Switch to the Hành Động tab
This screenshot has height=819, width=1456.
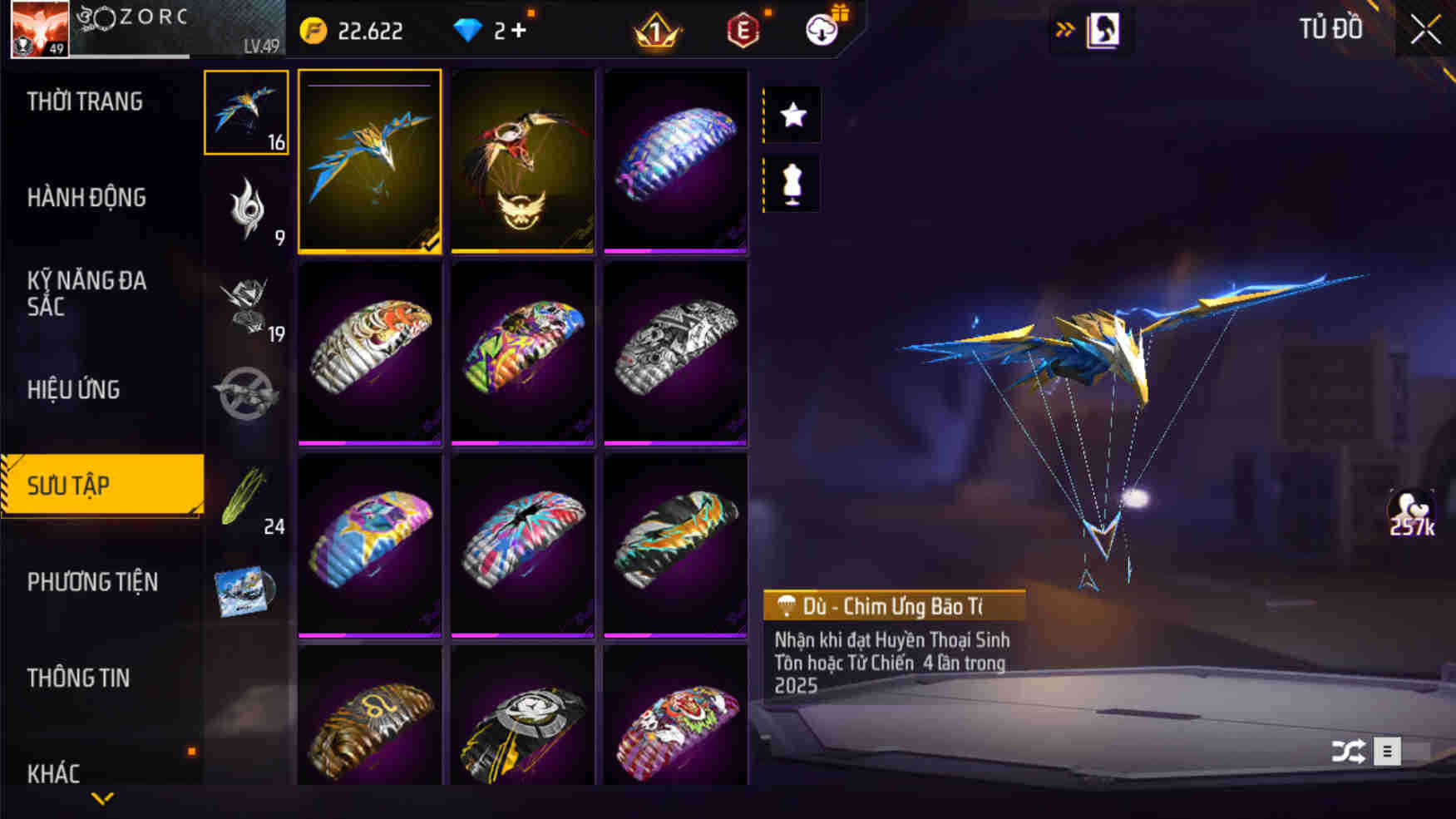coord(86,198)
